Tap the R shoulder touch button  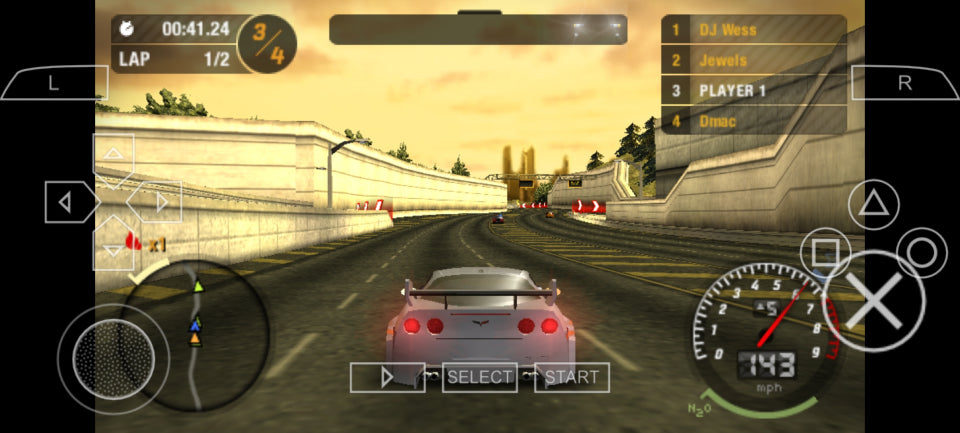tap(904, 83)
